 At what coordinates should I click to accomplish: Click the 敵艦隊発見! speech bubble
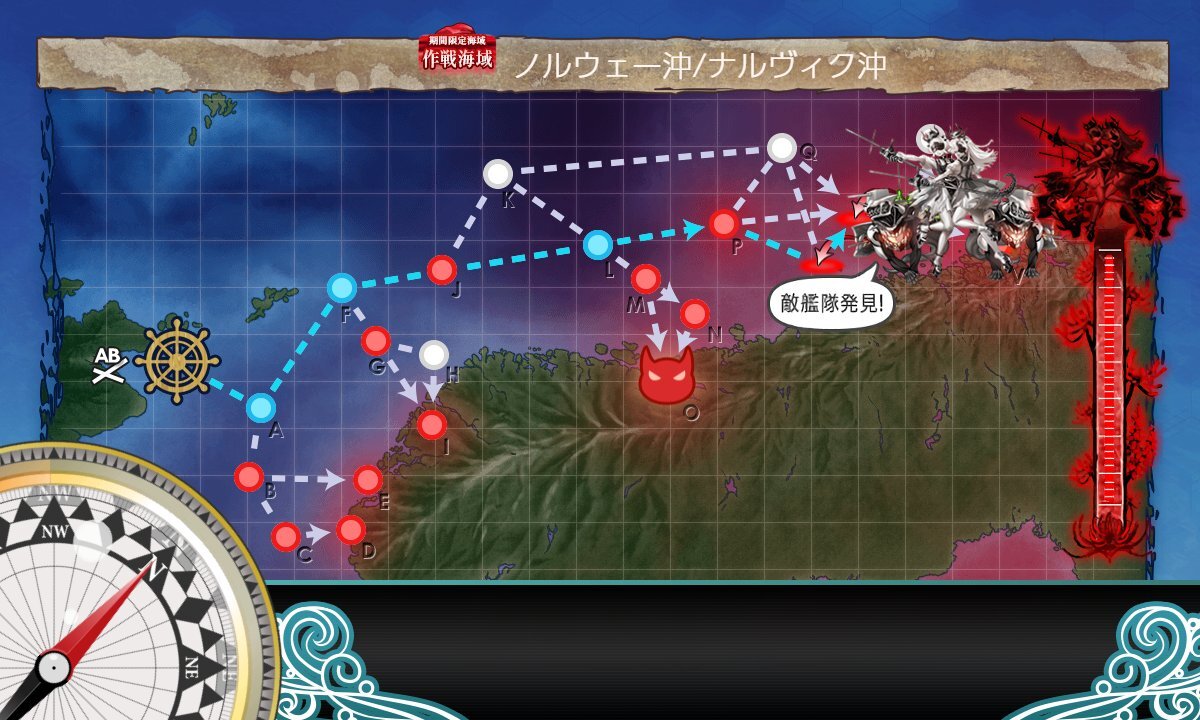pos(831,300)
